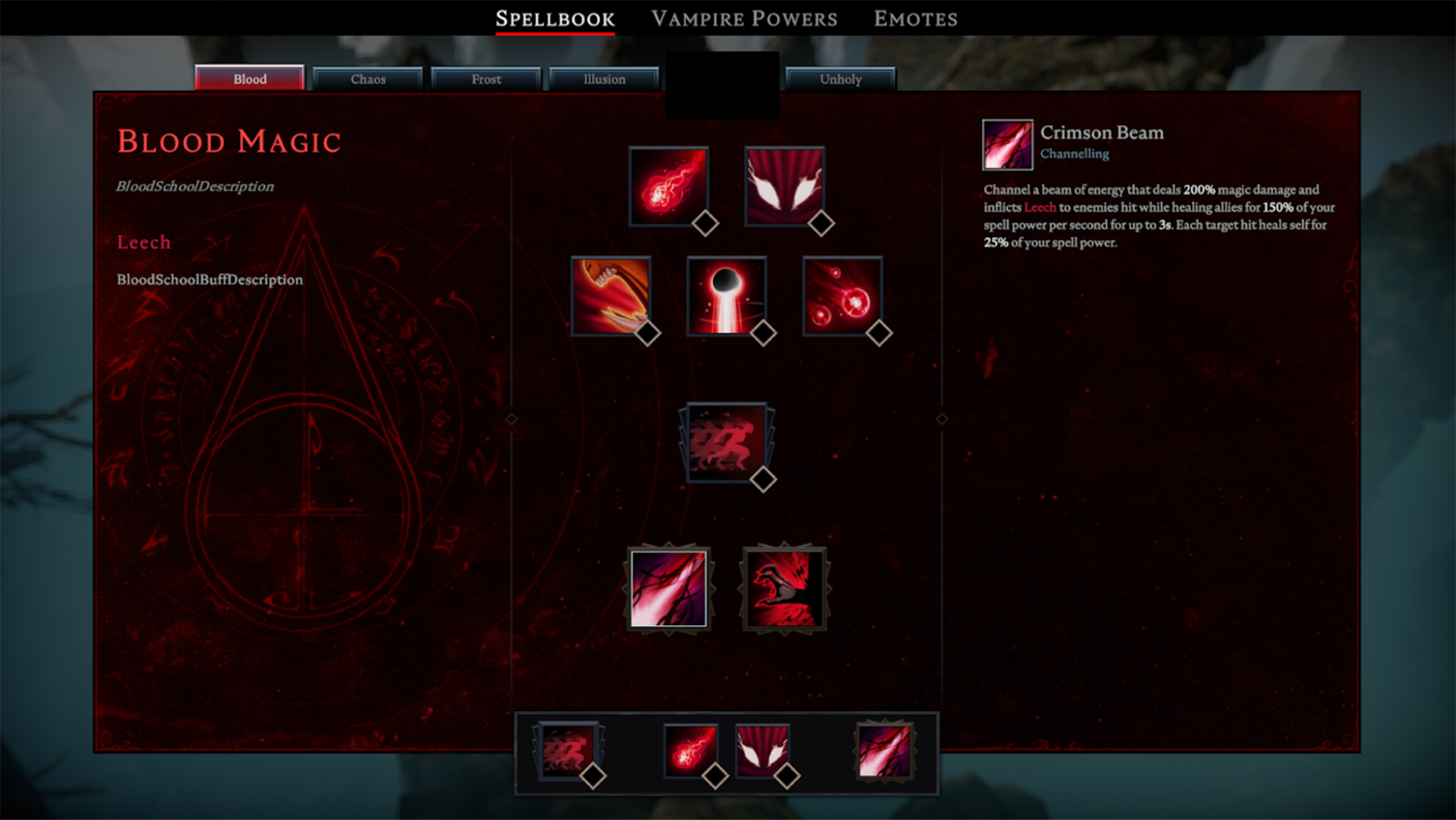Choose the Crimson Beam slot in the bottom bar
The height and width of the screenshot is (820, 1456).
(884, 752)
